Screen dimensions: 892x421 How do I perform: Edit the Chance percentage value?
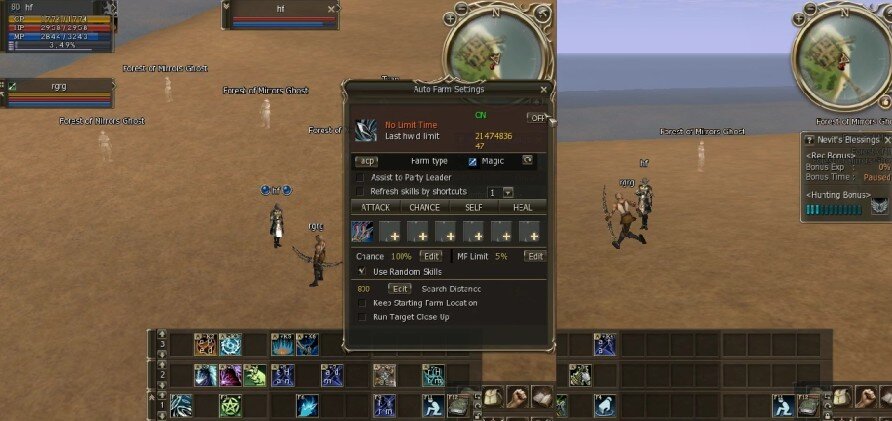tap(430, 257)
